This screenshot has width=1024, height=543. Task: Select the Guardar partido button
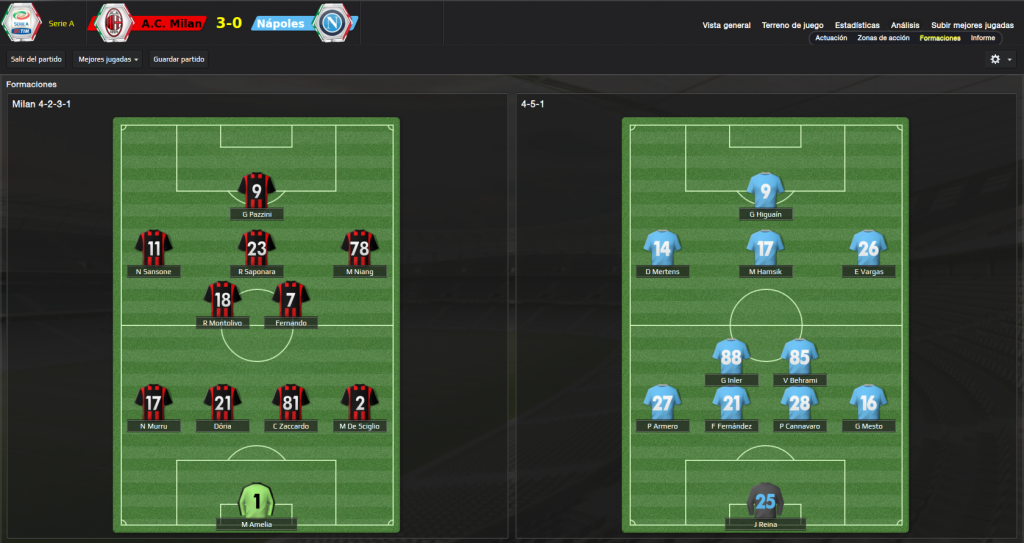[179, 59]
